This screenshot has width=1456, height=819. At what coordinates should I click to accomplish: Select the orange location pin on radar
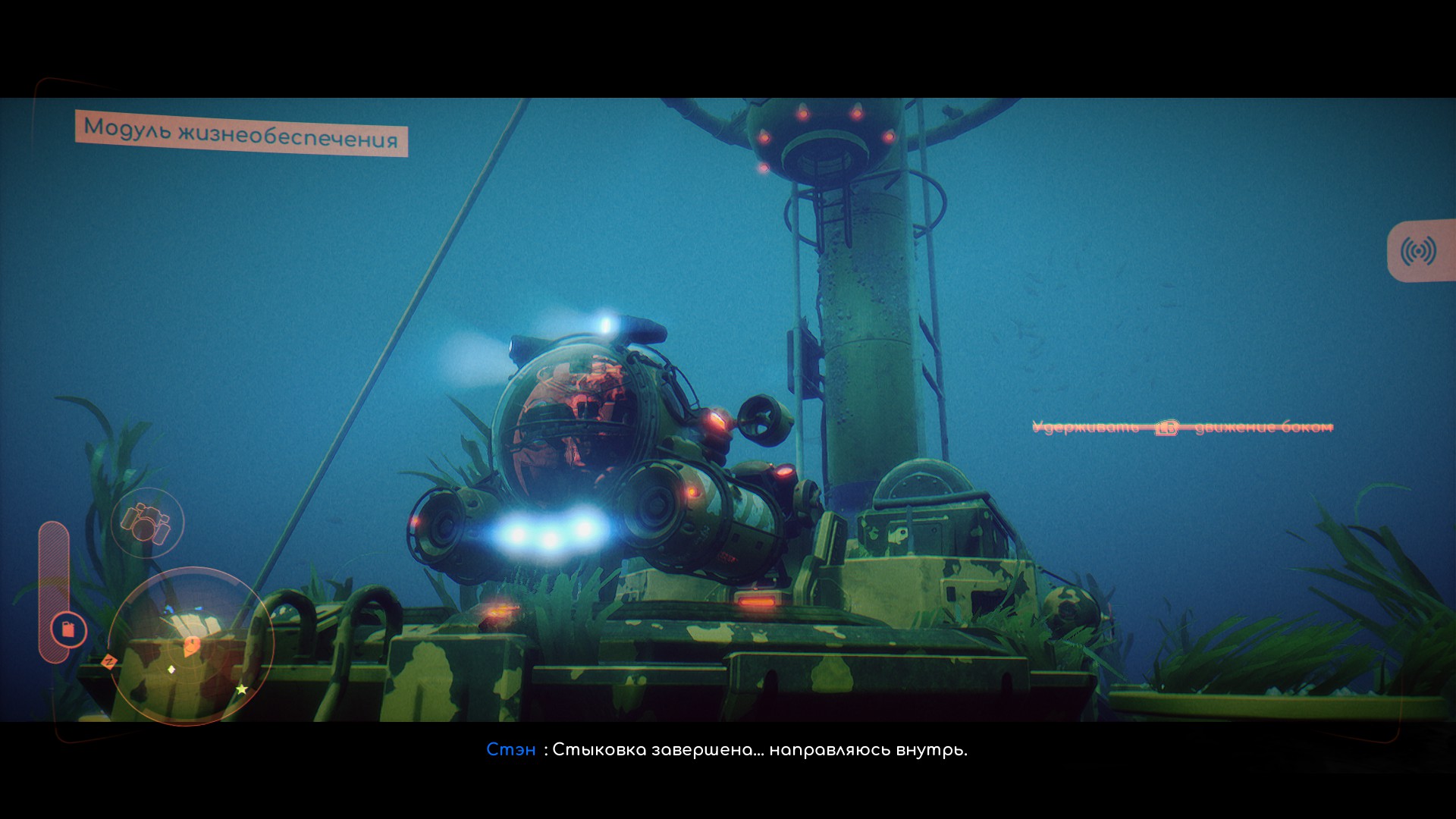click(191, 645)
